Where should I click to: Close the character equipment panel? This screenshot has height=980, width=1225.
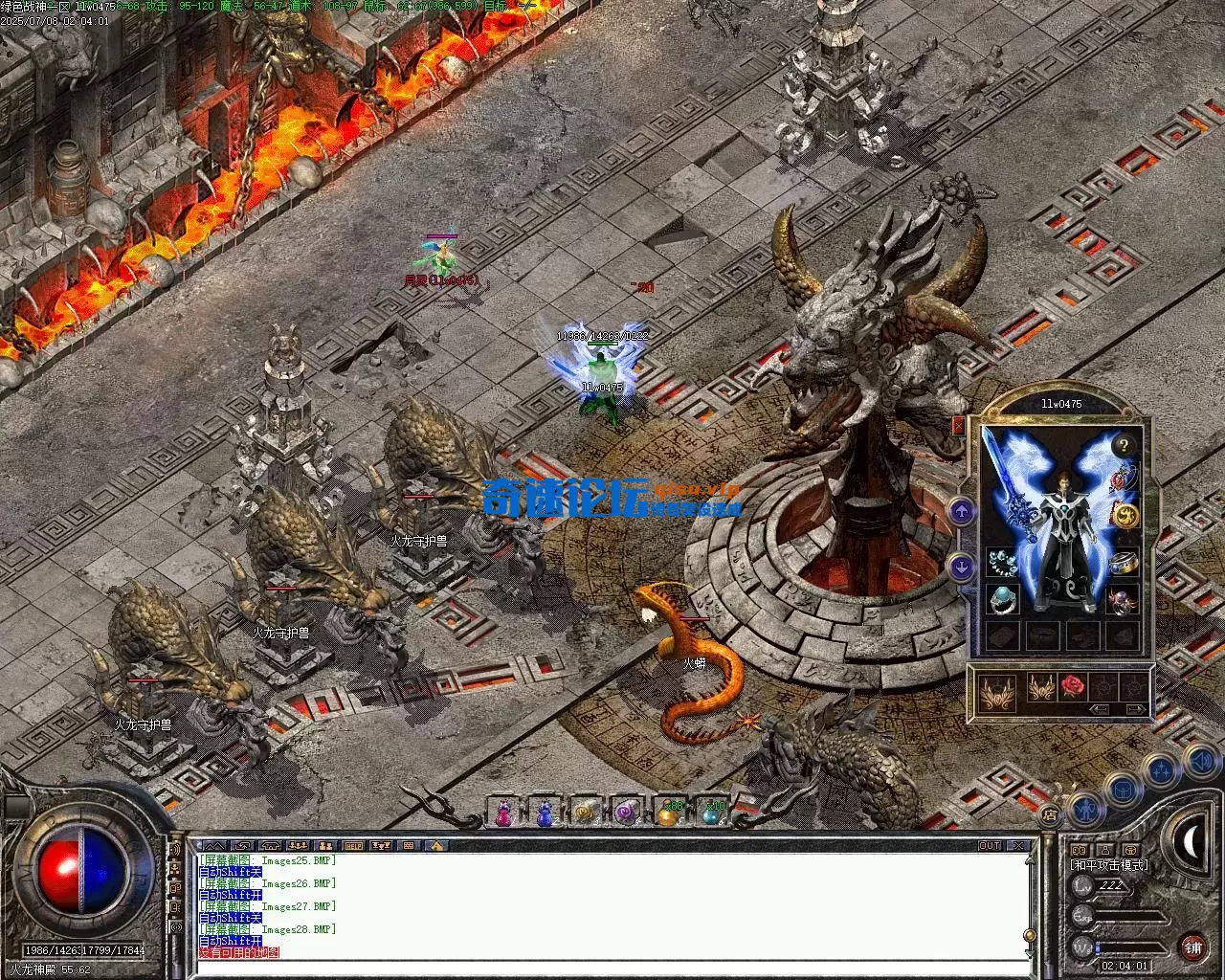(x=958, y=426)
